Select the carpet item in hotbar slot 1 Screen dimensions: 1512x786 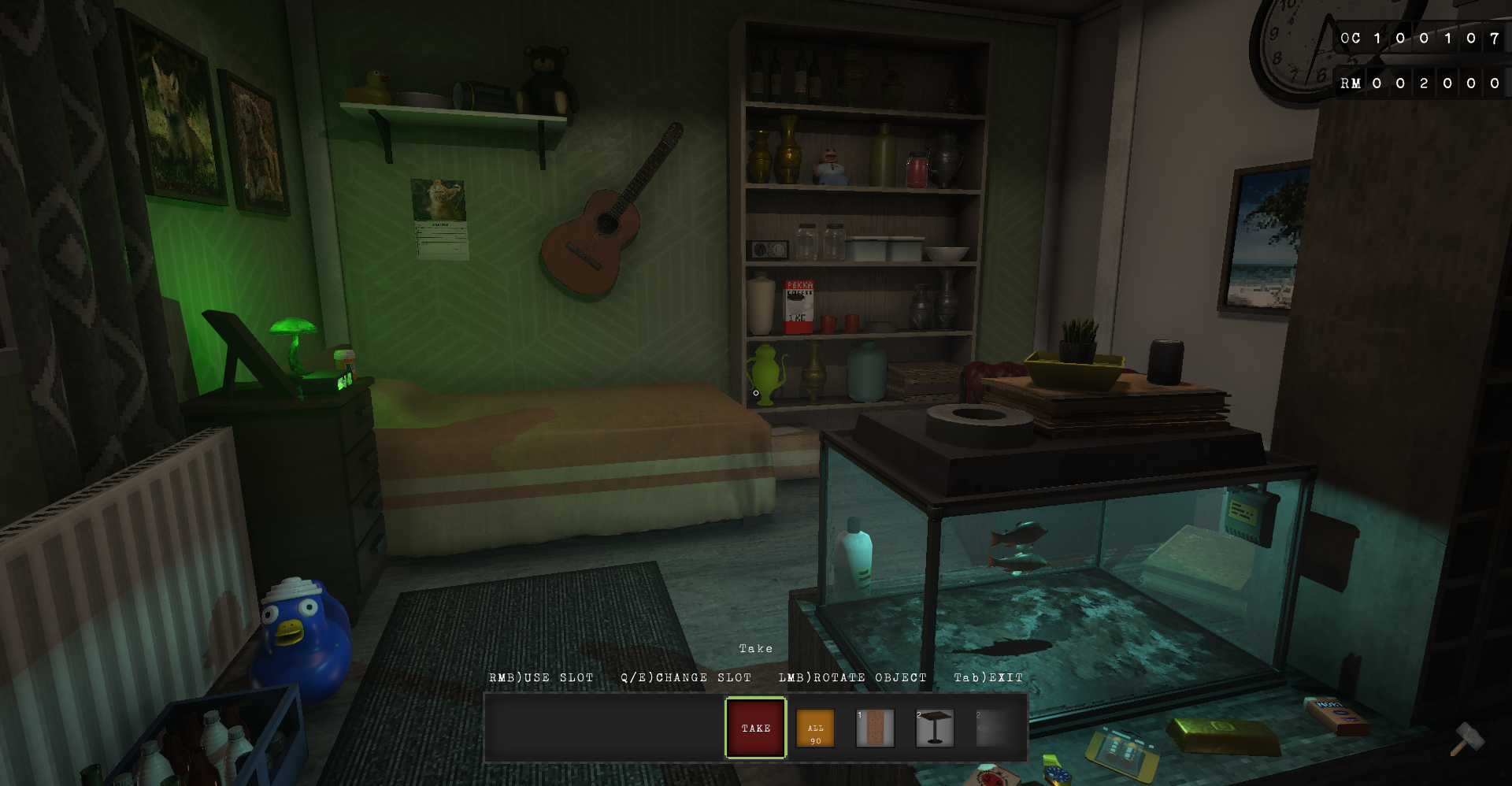click(x=874, y=728)
